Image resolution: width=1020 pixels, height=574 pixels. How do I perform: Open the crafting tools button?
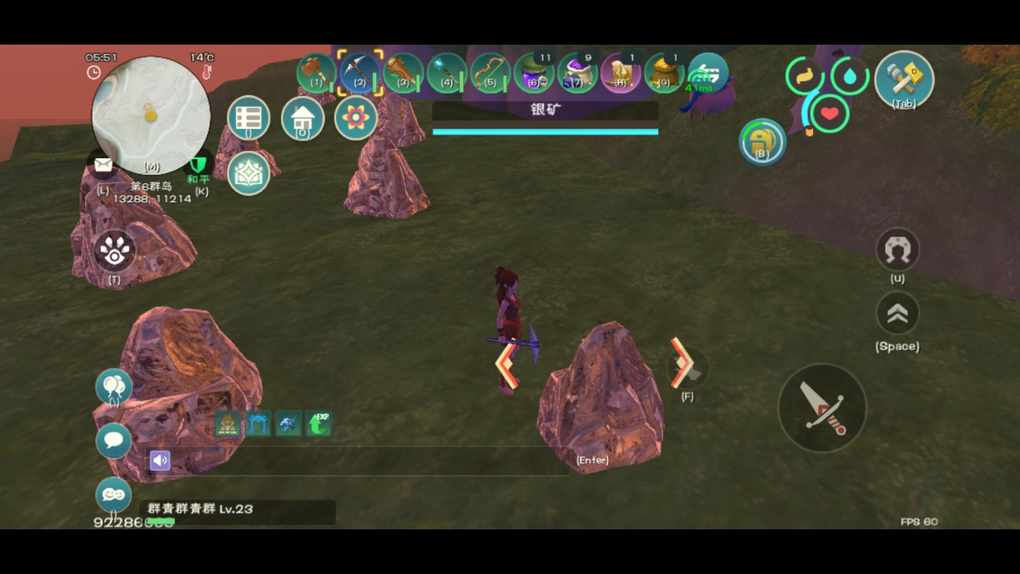[x=904, y=79]
